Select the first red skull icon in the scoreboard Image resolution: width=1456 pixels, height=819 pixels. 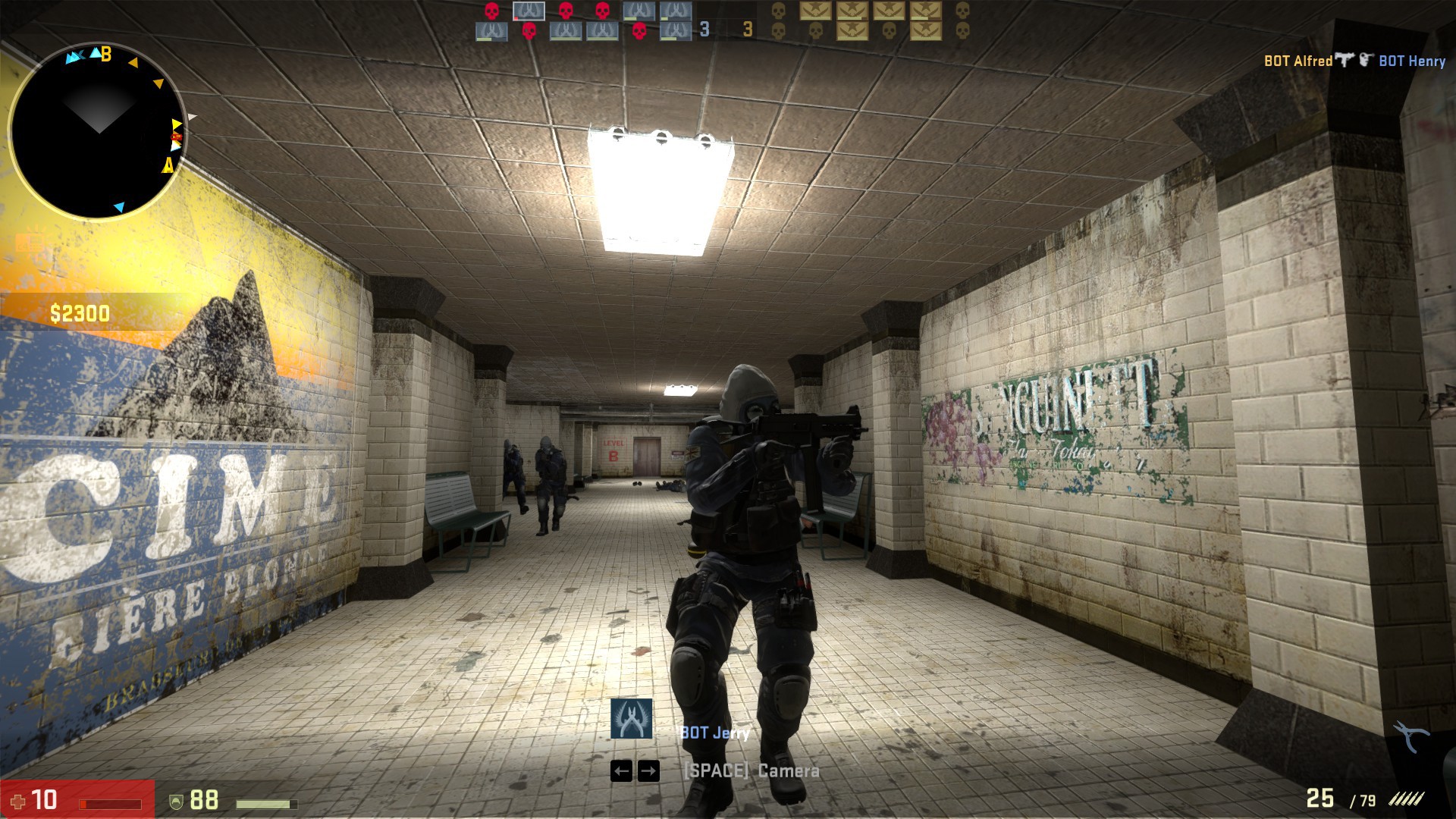click(491, 12)
